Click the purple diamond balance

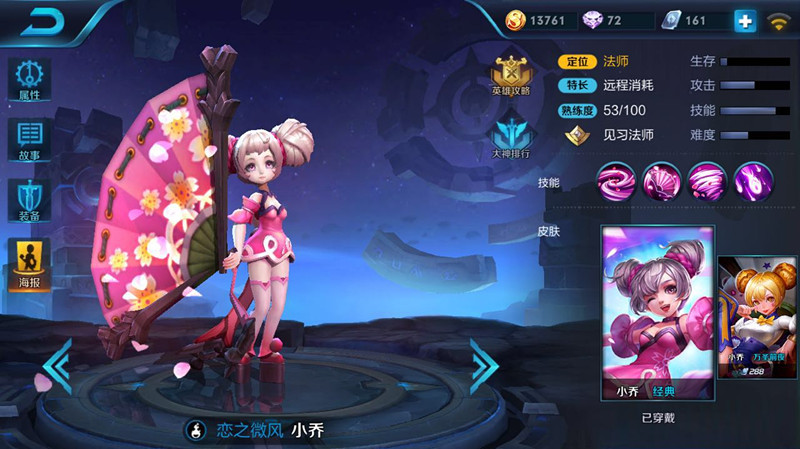(620, 20)
